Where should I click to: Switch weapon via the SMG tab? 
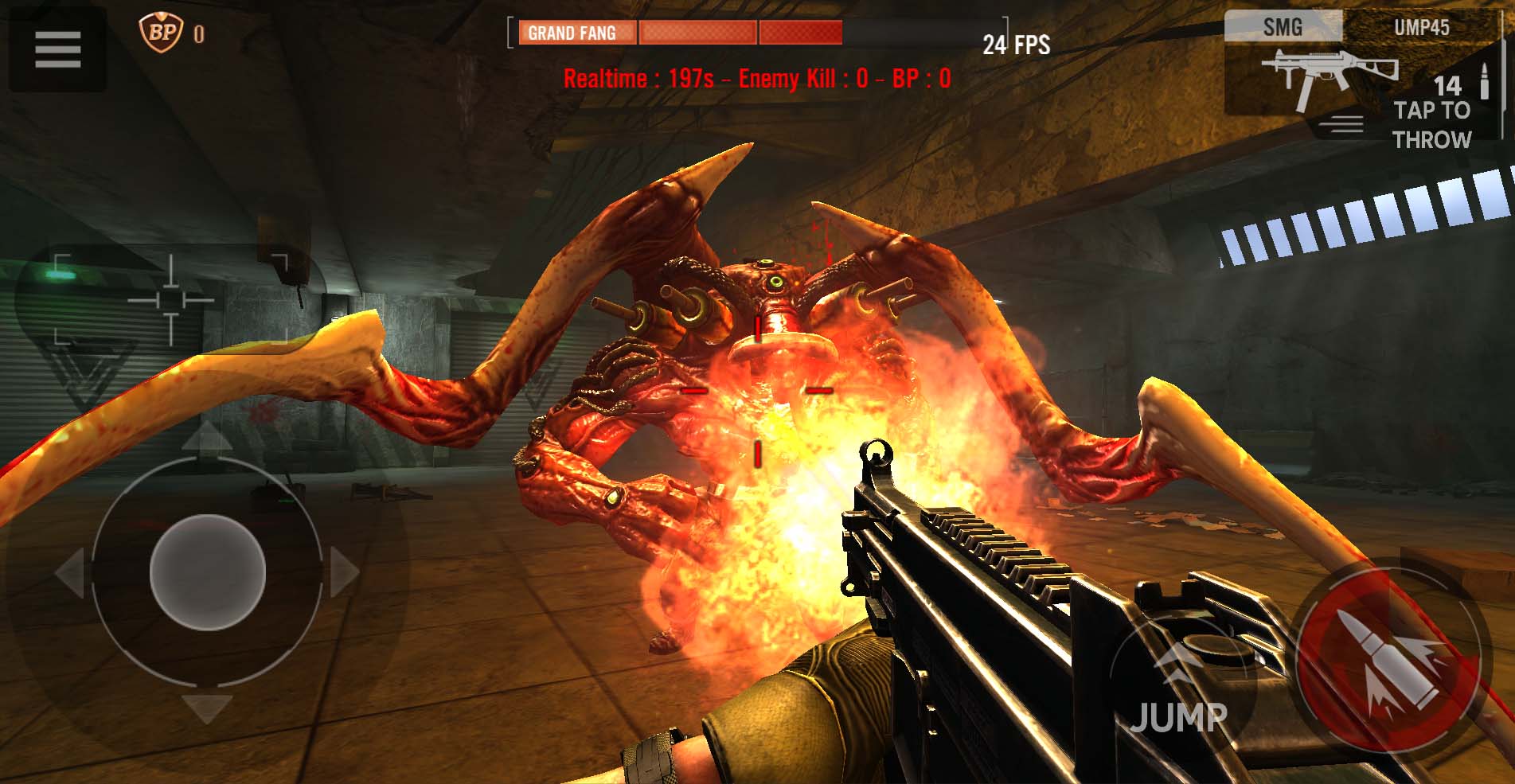(1283, 27)
